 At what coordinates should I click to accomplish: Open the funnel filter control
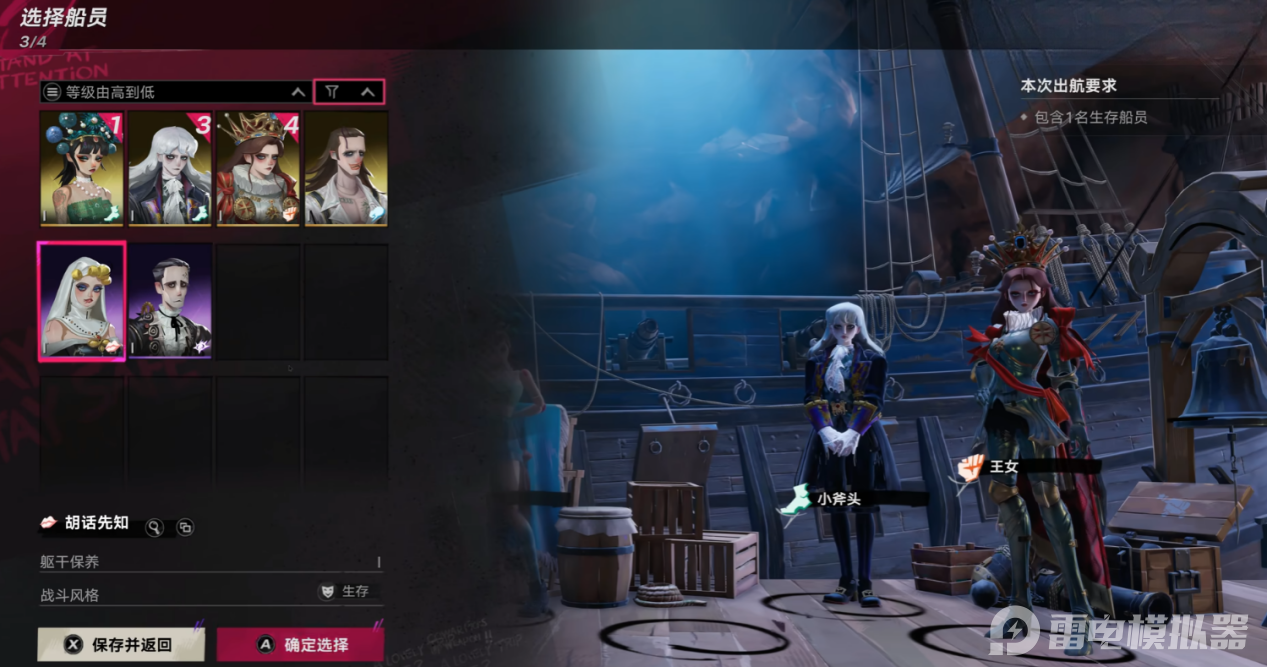[333, 92]
